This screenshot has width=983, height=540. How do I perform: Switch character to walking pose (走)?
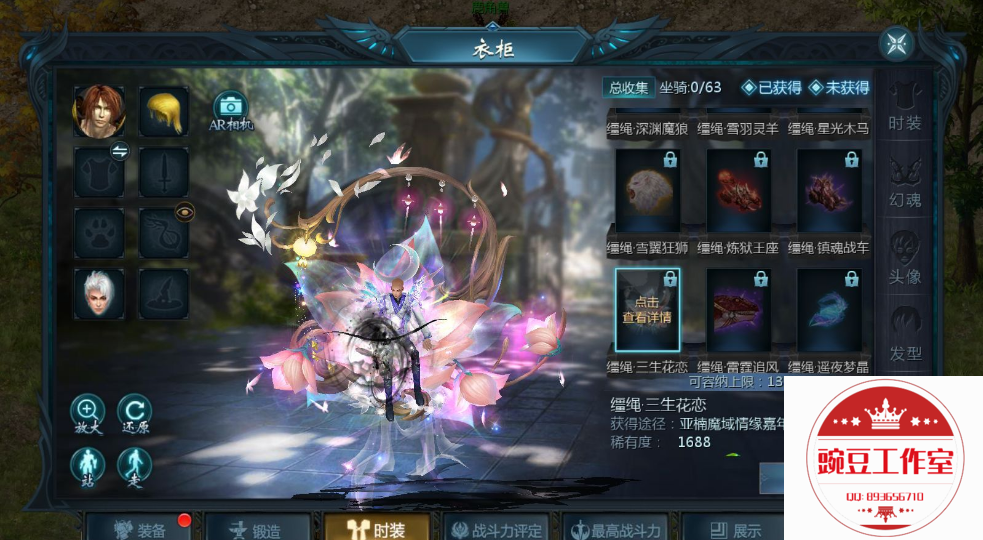click(x=135, y=465)
